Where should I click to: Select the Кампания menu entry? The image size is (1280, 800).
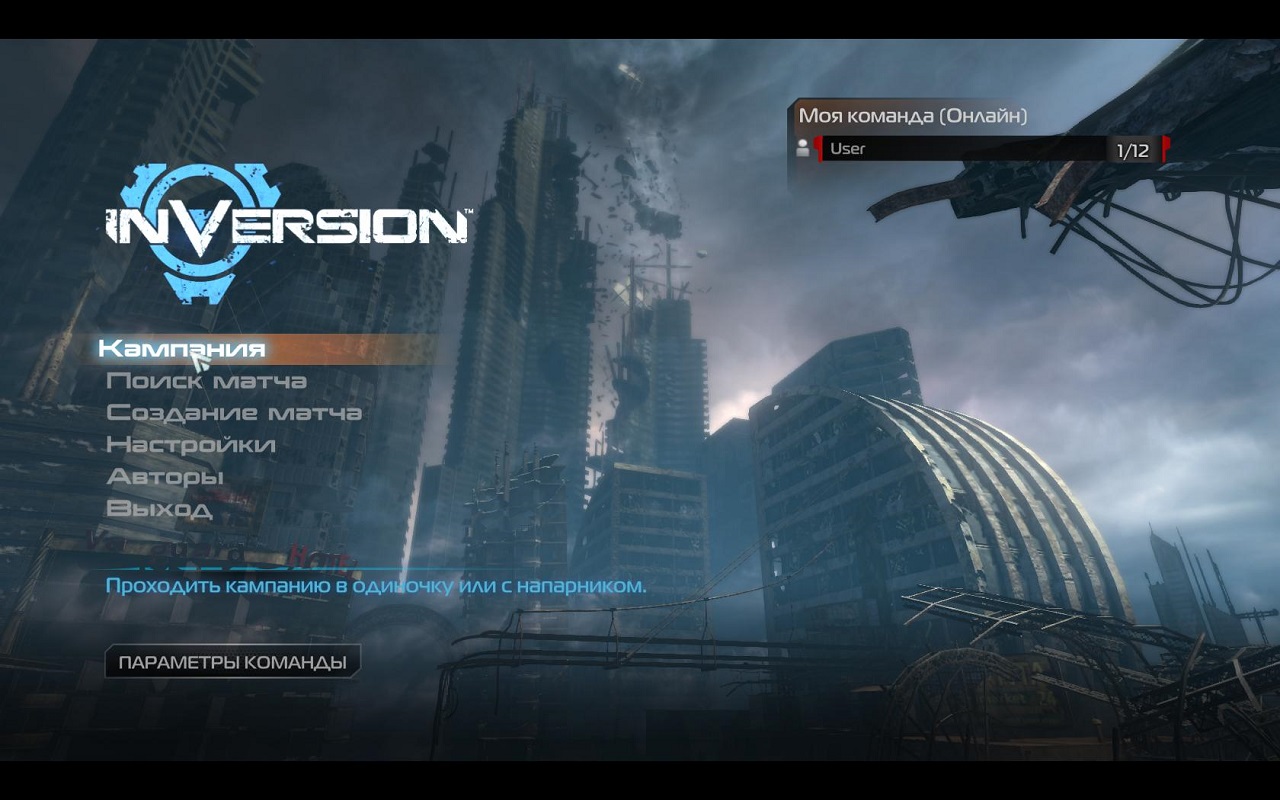(182, 348)
